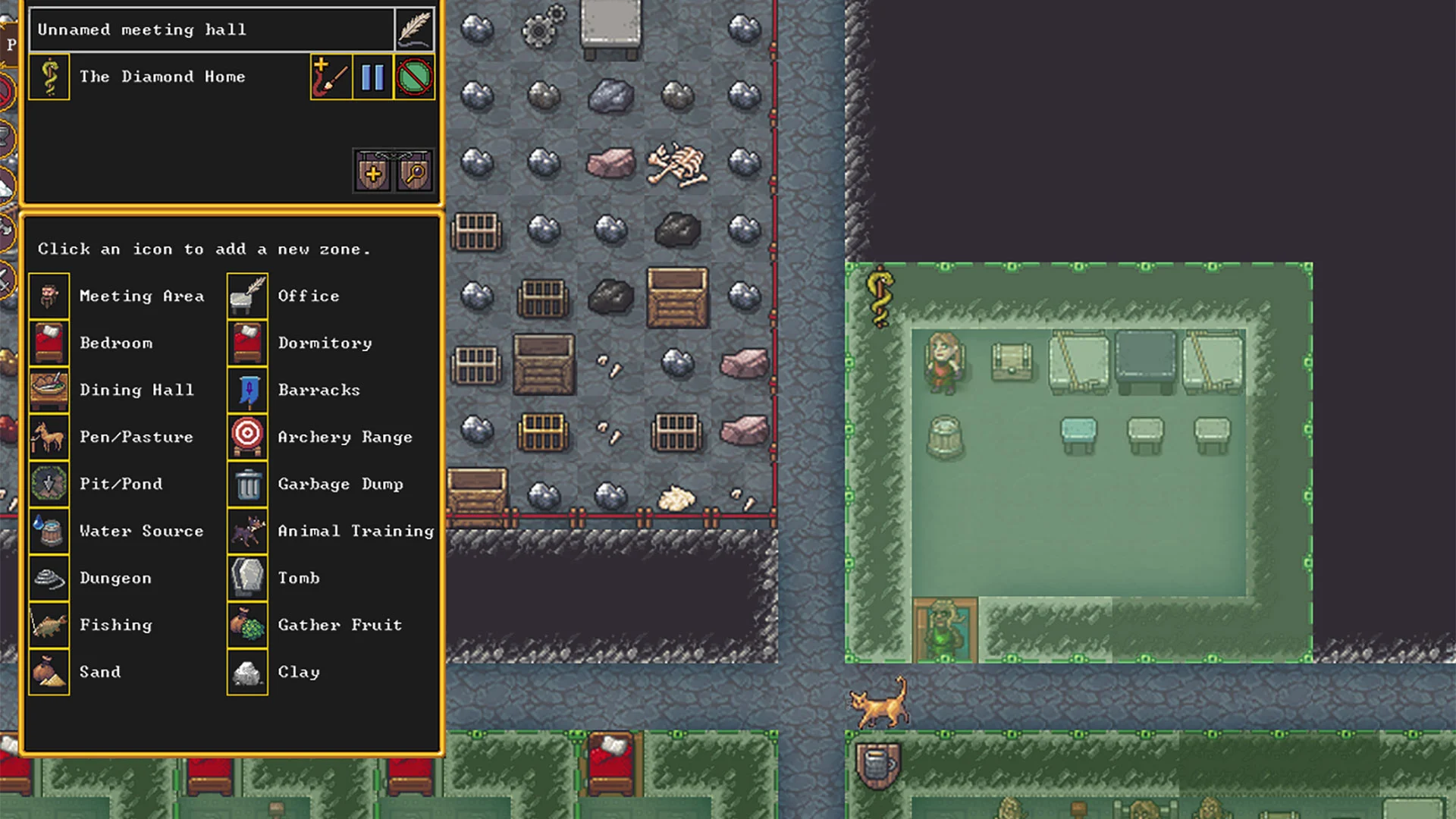
Task: Choose the Clay collection zone icon
Action: tap(246, 672)
